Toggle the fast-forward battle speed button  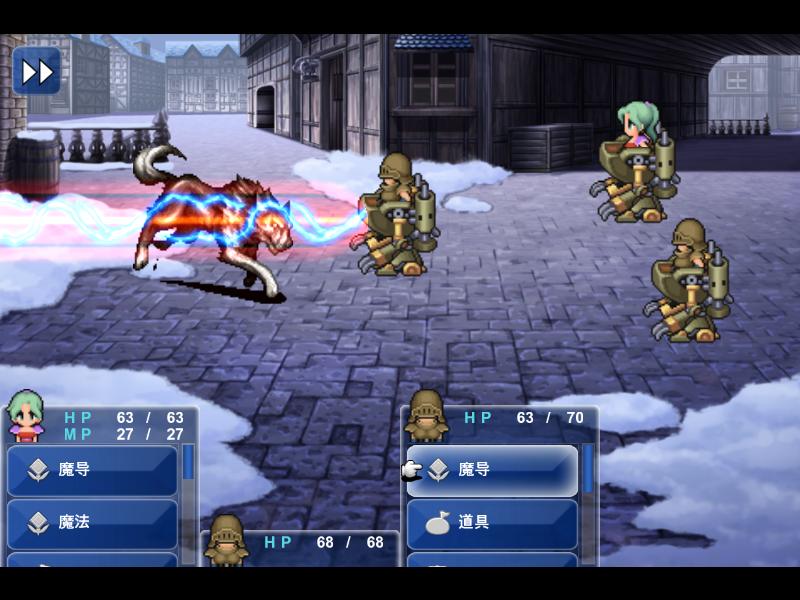pos(36,71)
